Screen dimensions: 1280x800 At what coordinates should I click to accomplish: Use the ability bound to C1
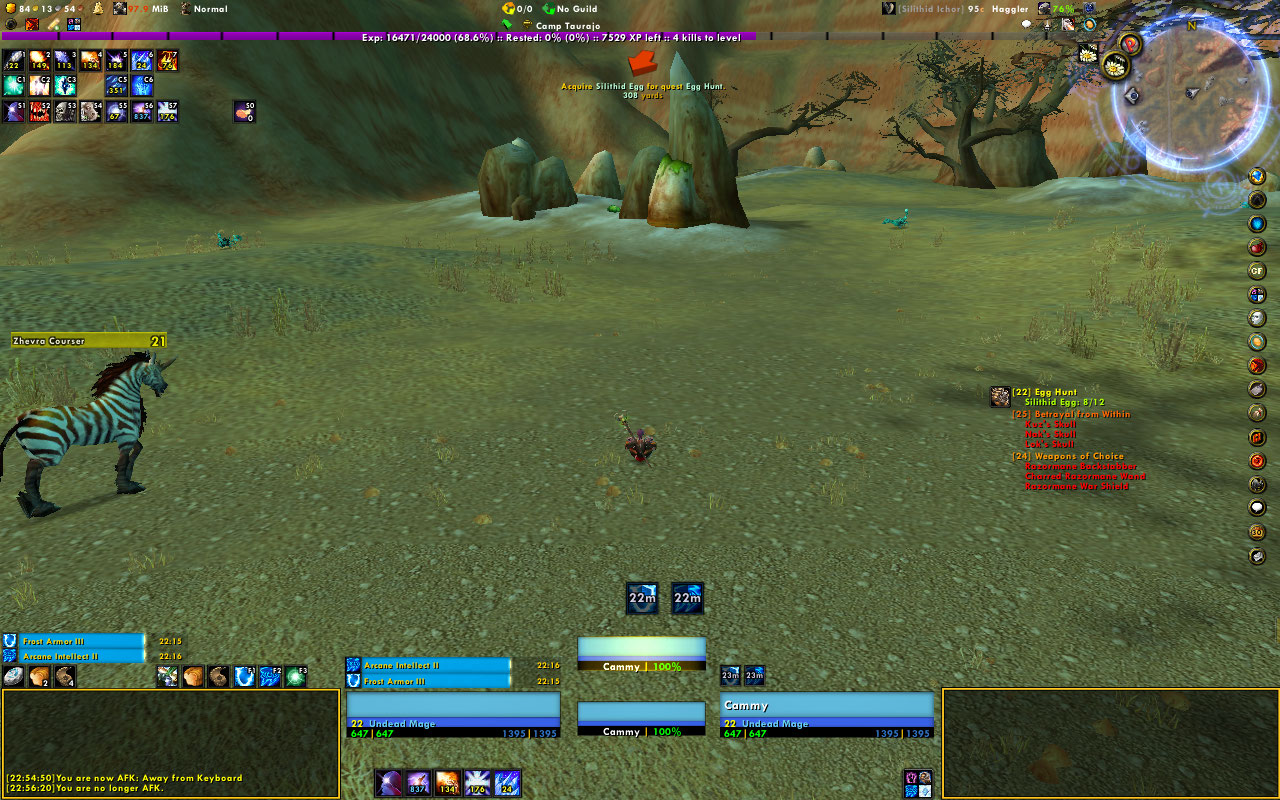pyautogui.click(x=14, y=86)
